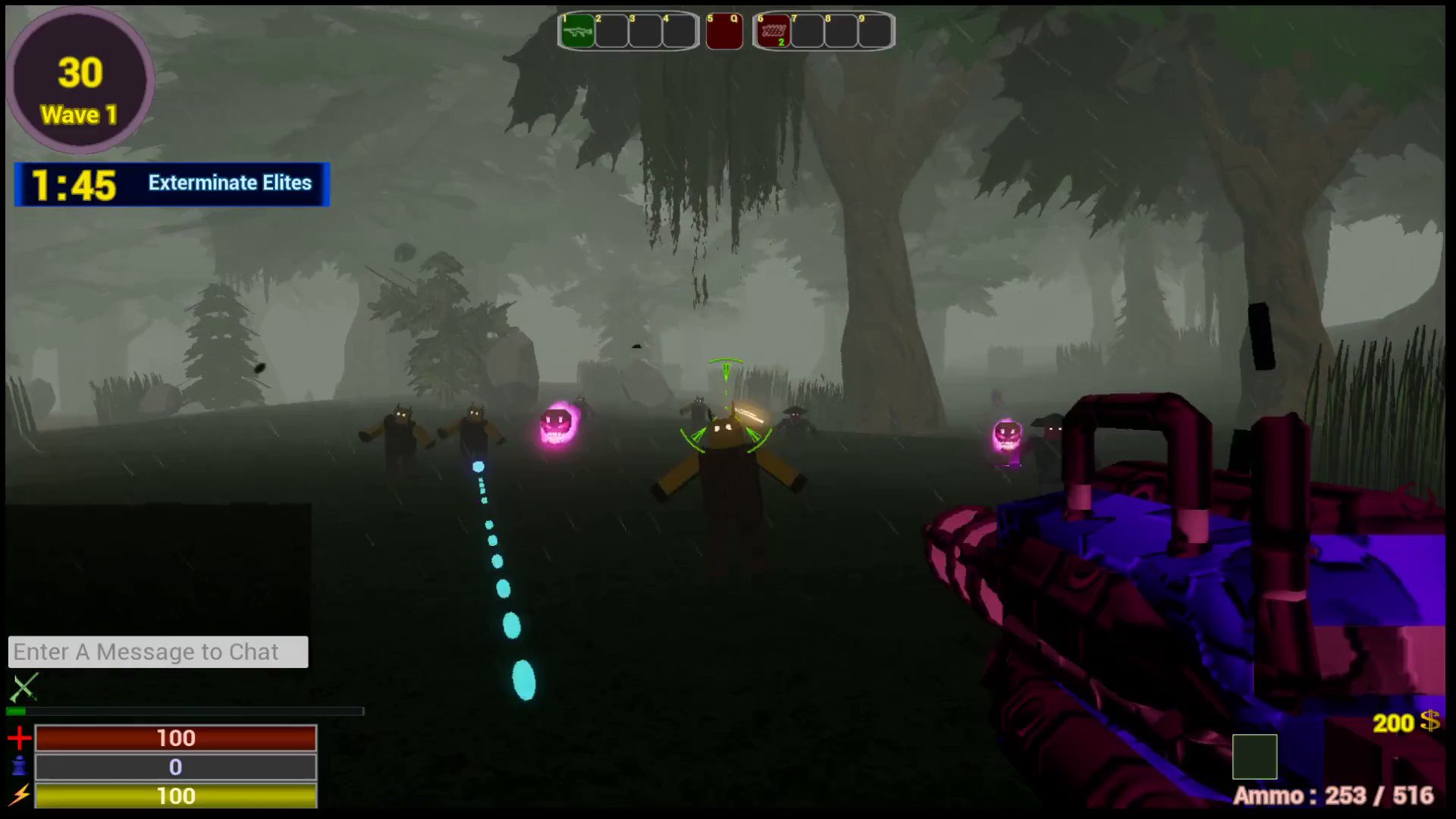
Task: Select empty hotbar slot 2
Action: pyautogui.click(x=611, y=30)
